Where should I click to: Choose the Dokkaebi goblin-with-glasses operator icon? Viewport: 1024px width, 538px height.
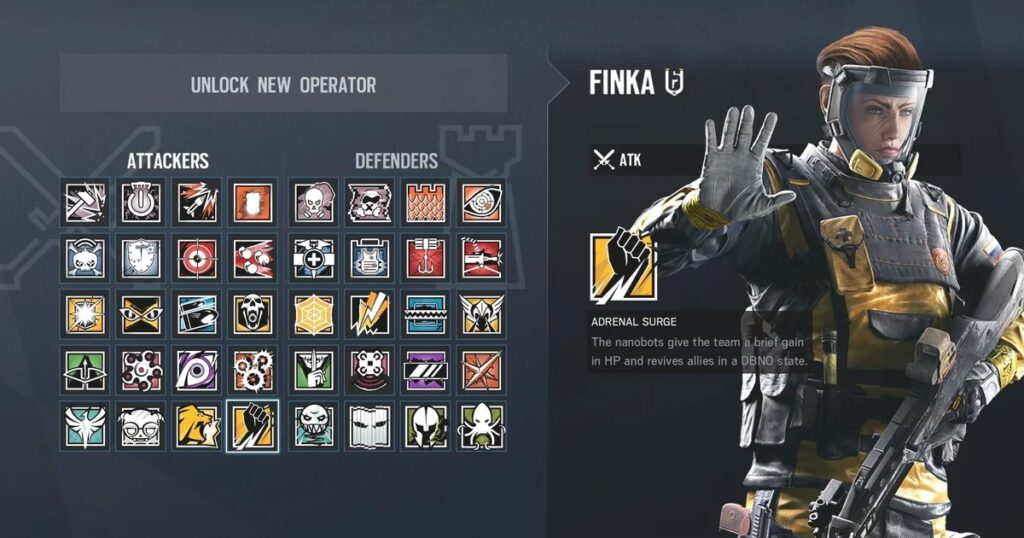[x=141, y=426]
